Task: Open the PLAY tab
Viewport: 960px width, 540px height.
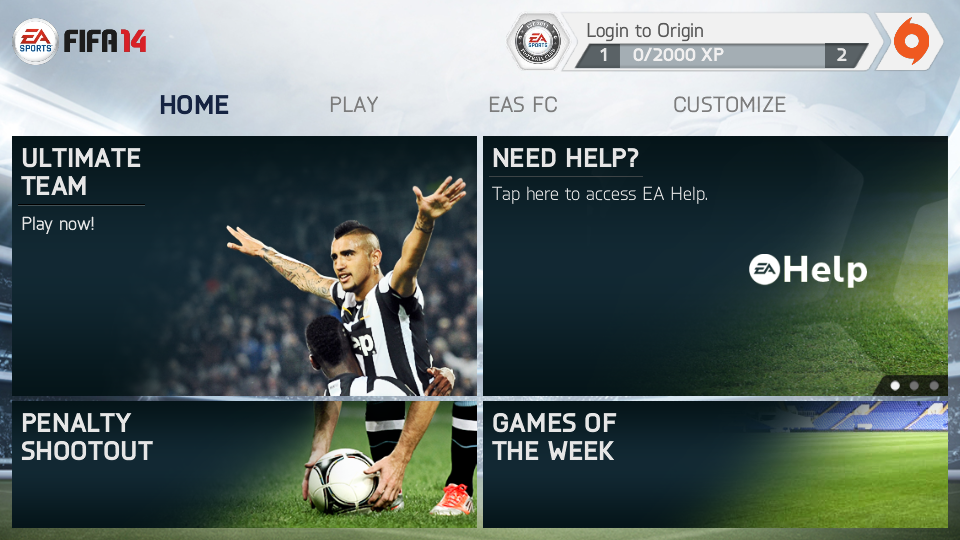Action: coord(354,105)
